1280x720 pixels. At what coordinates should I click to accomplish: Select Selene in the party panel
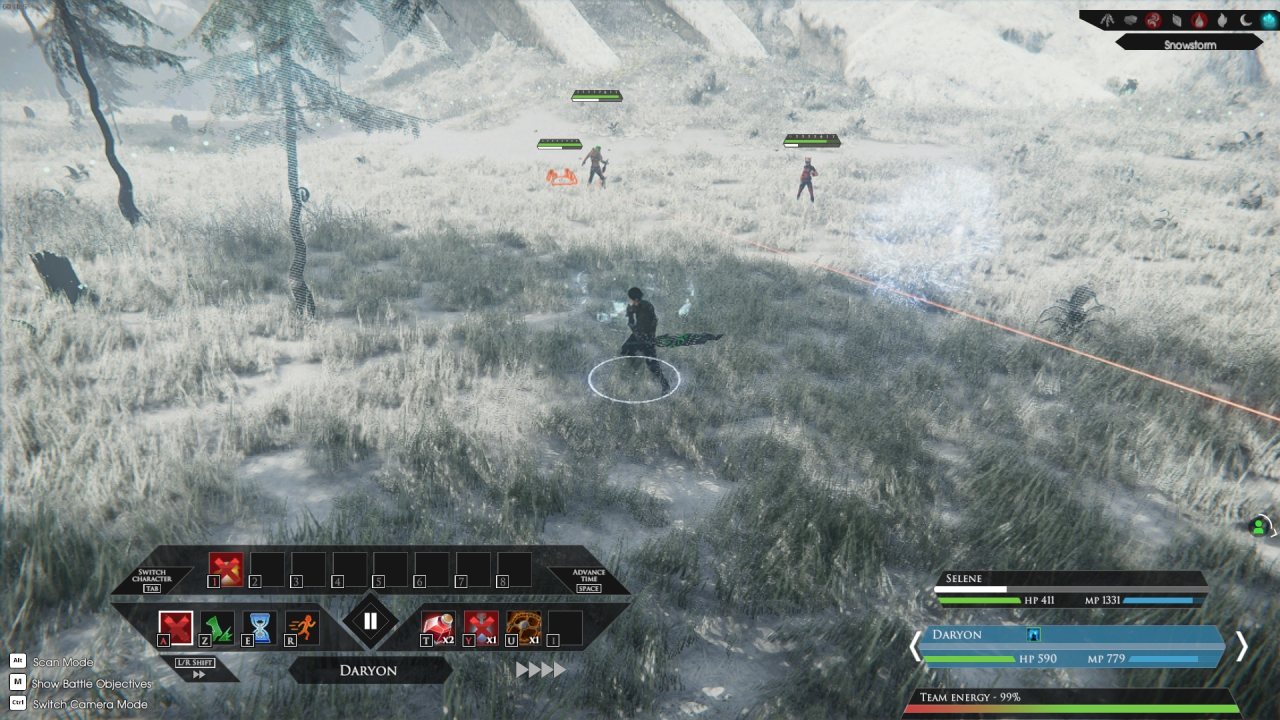click(x=1070, y=589)
